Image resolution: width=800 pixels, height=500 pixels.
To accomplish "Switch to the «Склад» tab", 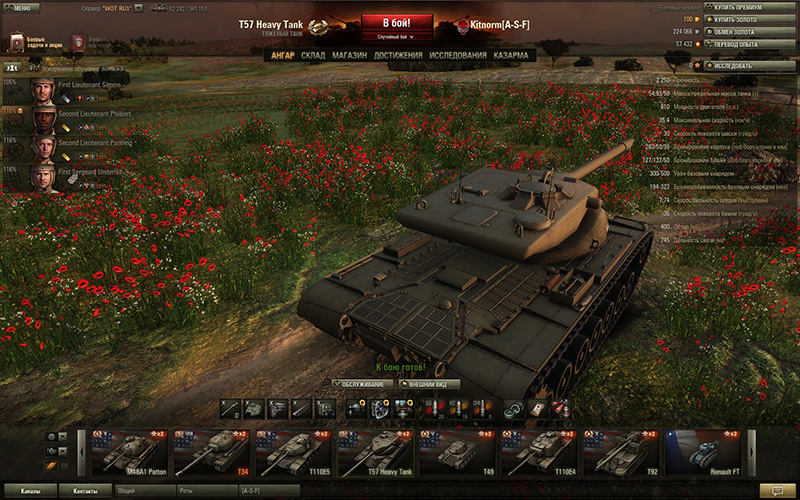I will pos(313,55).
